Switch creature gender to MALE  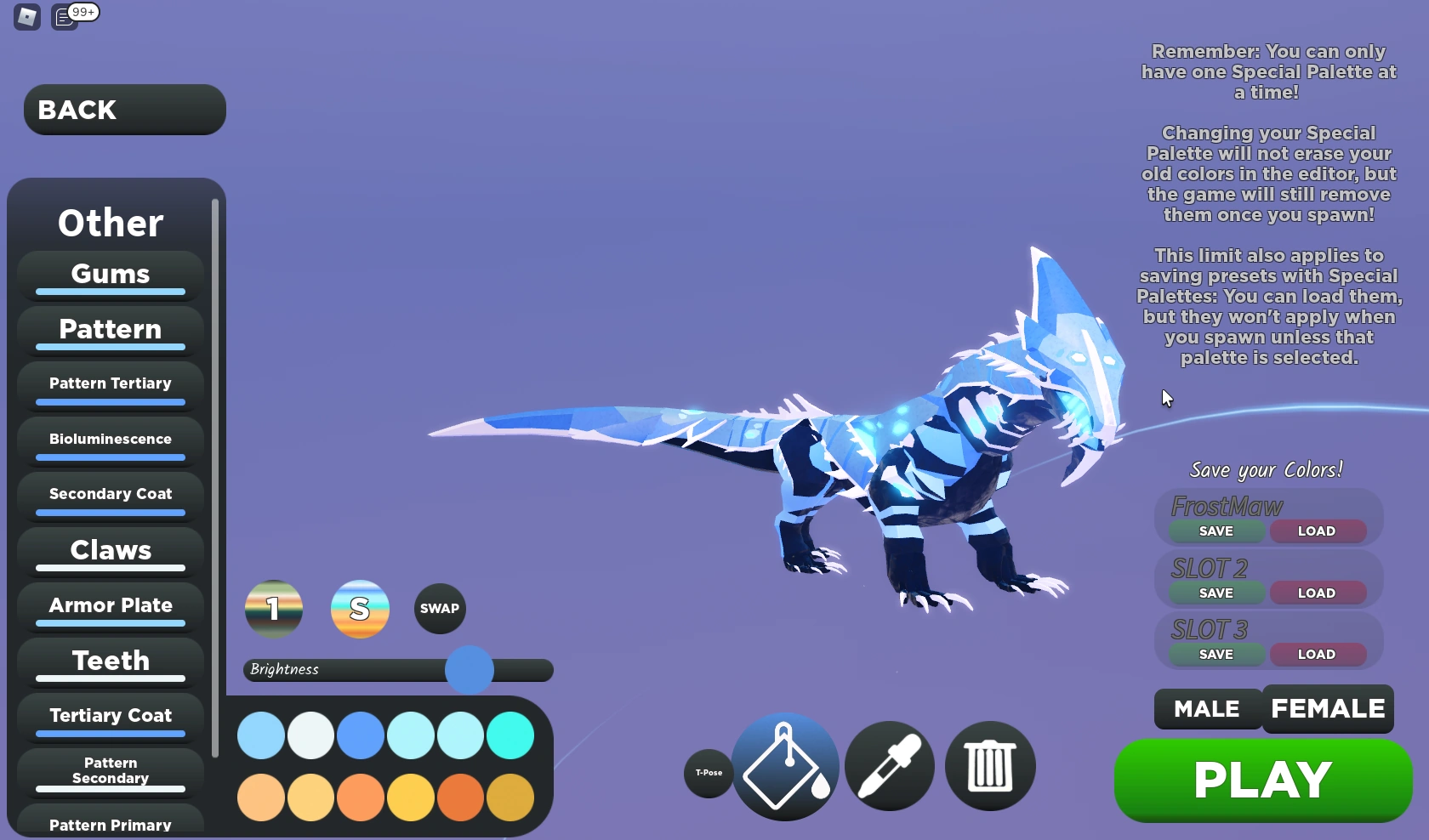click(x=1206, y=708)
